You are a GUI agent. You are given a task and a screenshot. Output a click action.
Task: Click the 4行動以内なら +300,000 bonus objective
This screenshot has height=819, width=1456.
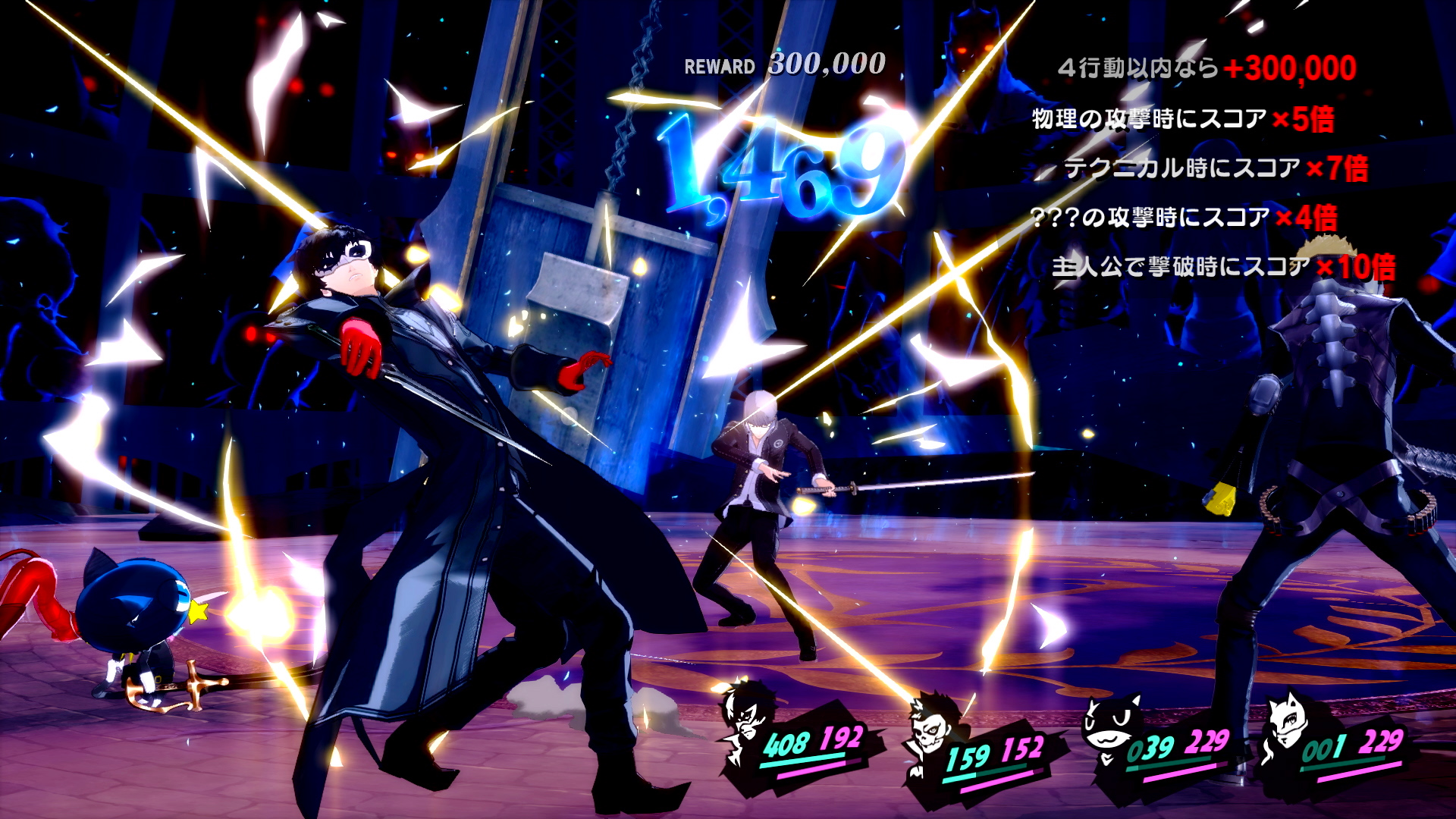pos(1207,68)
